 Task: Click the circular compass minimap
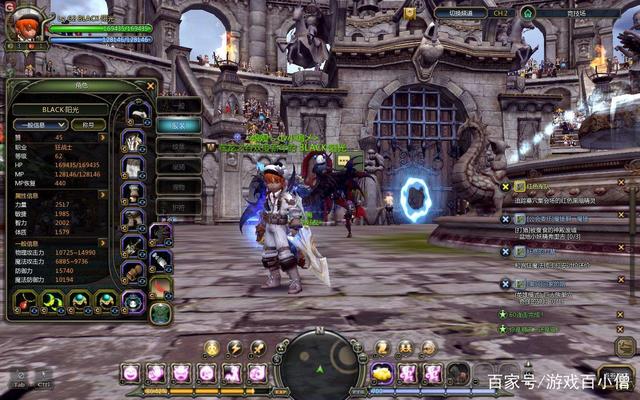click(x=318, y=366)
